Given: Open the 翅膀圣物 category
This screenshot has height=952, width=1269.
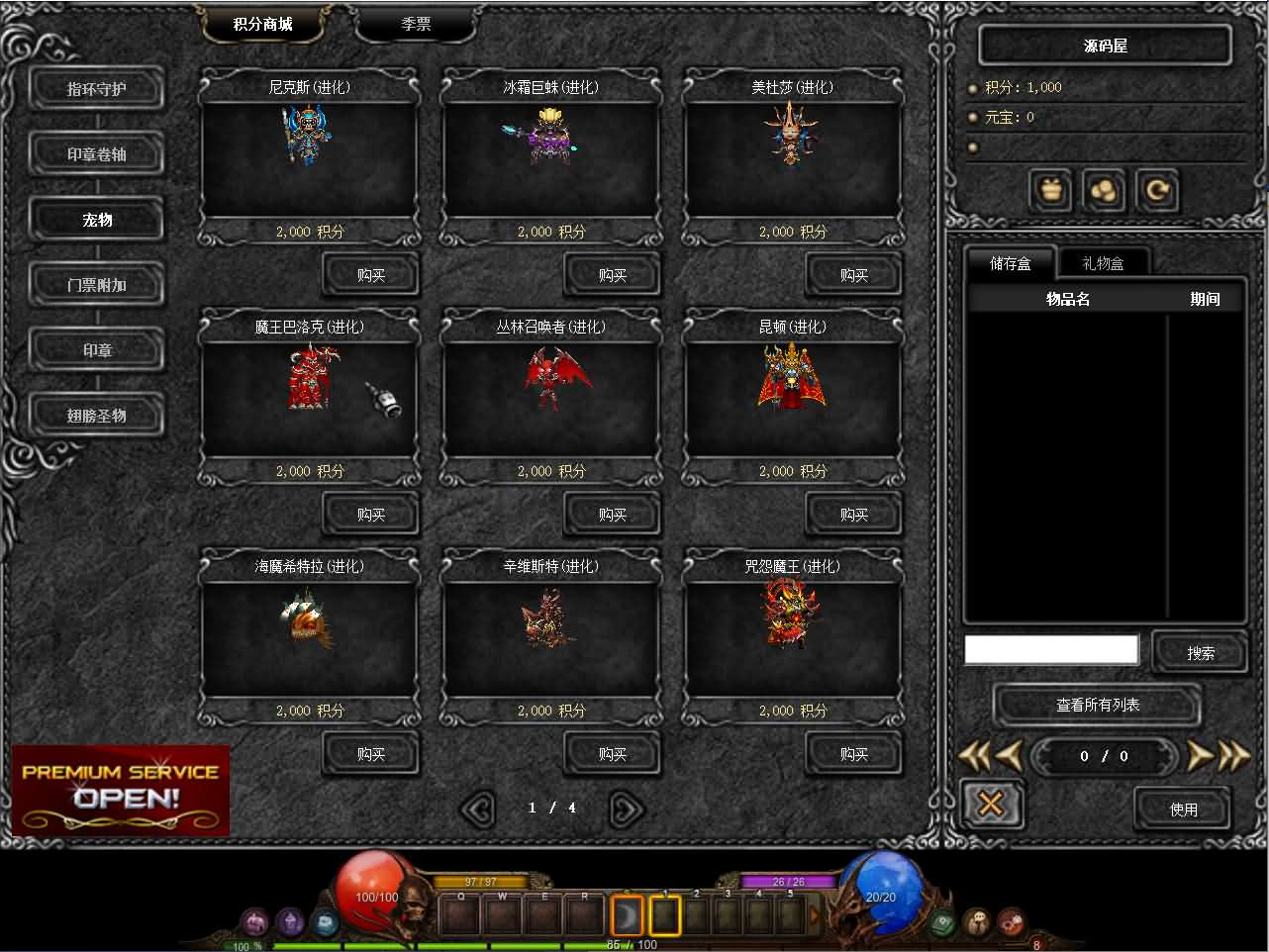Looking at the screenshot, I should click(97, 416).
